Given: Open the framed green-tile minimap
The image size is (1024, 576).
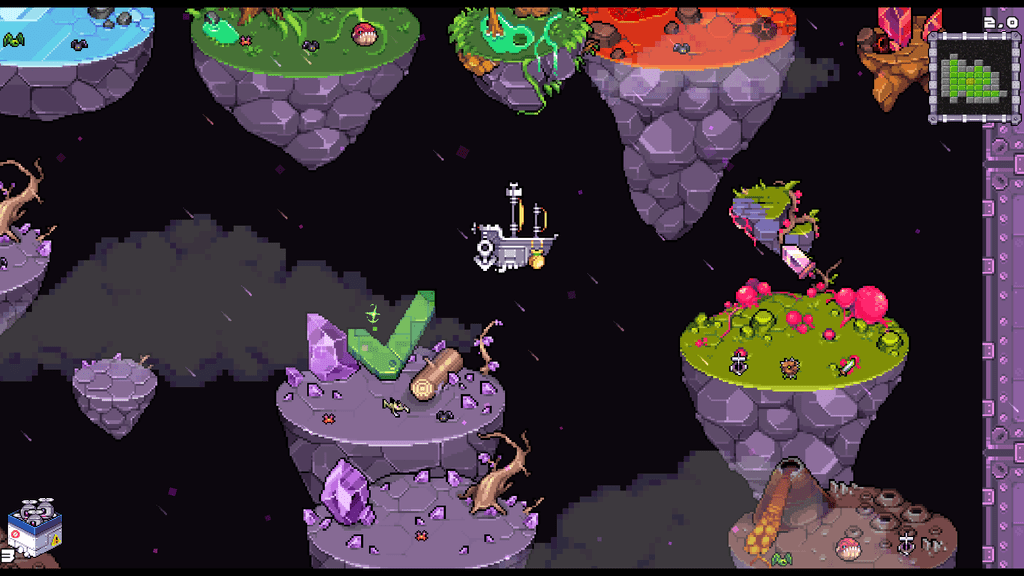Looking at the screenshot, I should [x=966, y=77].
